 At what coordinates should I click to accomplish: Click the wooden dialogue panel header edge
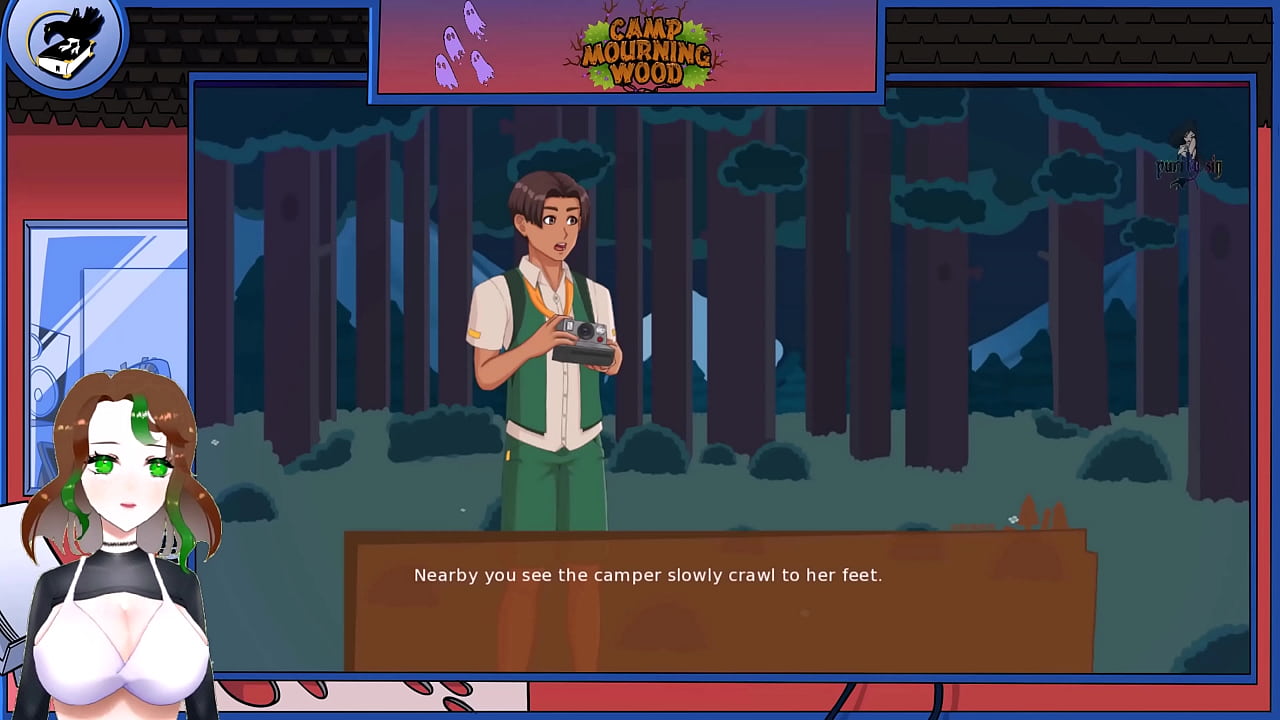720,537
